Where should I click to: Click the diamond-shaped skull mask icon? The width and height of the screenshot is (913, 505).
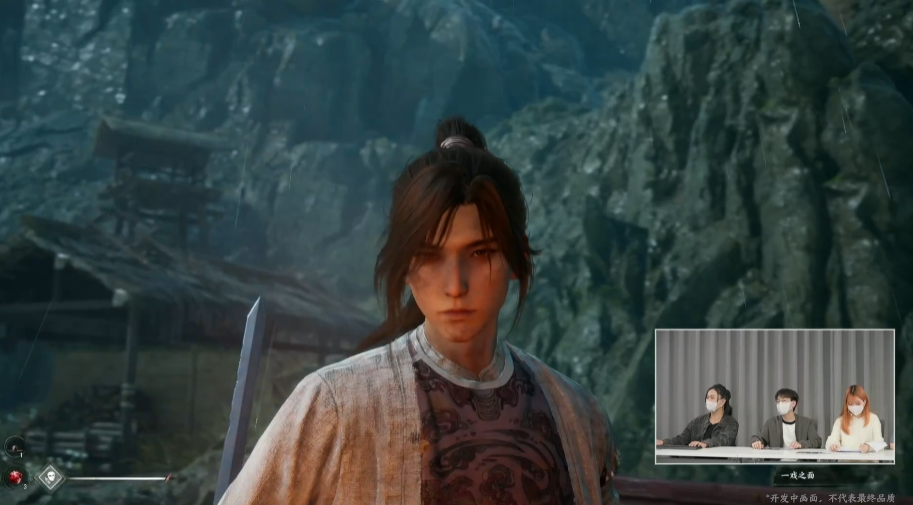tap(50, 477)
